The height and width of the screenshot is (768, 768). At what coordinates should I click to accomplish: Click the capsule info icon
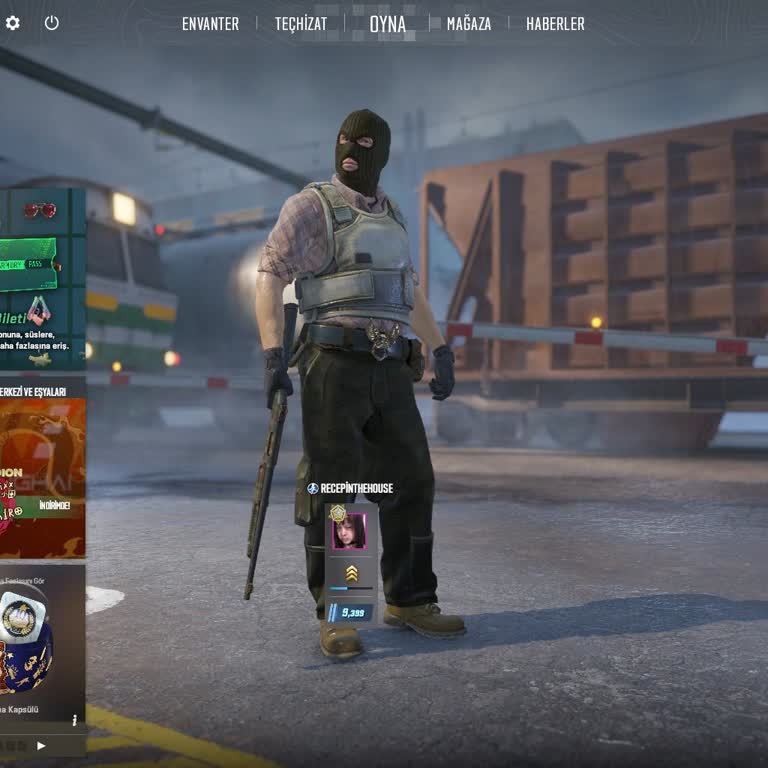(x=74, y=719)
